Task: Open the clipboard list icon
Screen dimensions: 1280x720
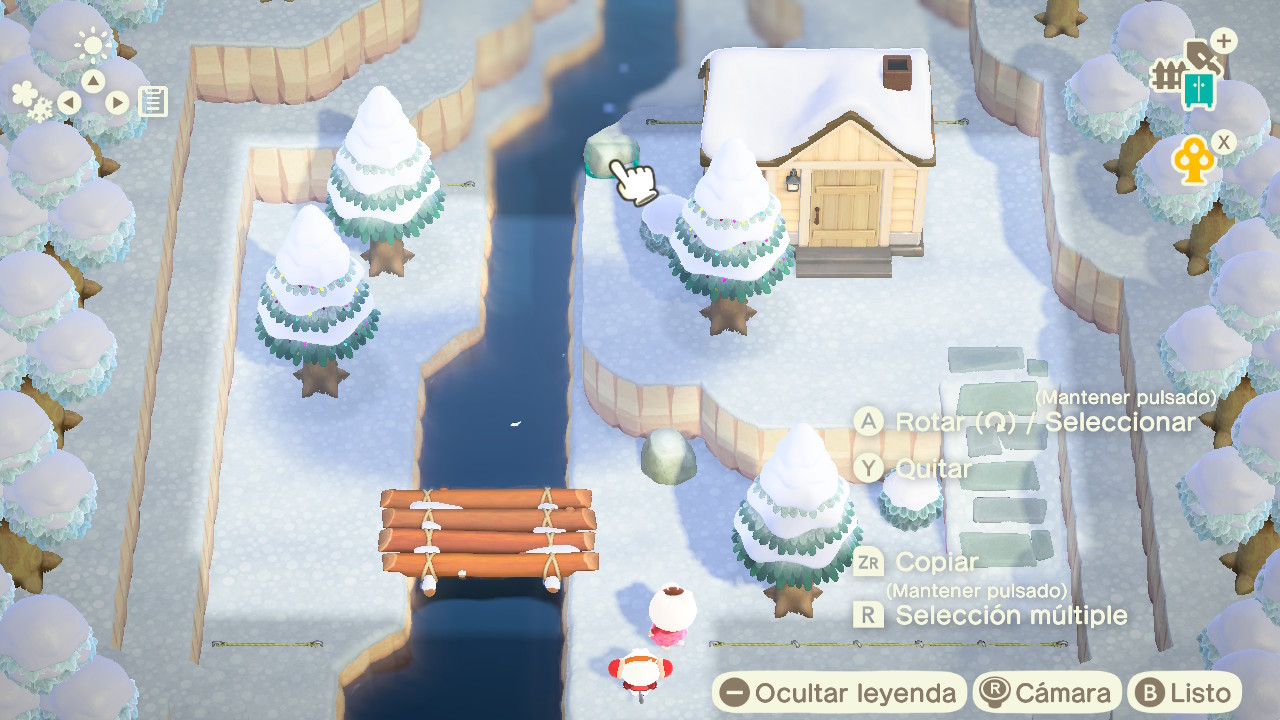Action: (x=153, y=101)
